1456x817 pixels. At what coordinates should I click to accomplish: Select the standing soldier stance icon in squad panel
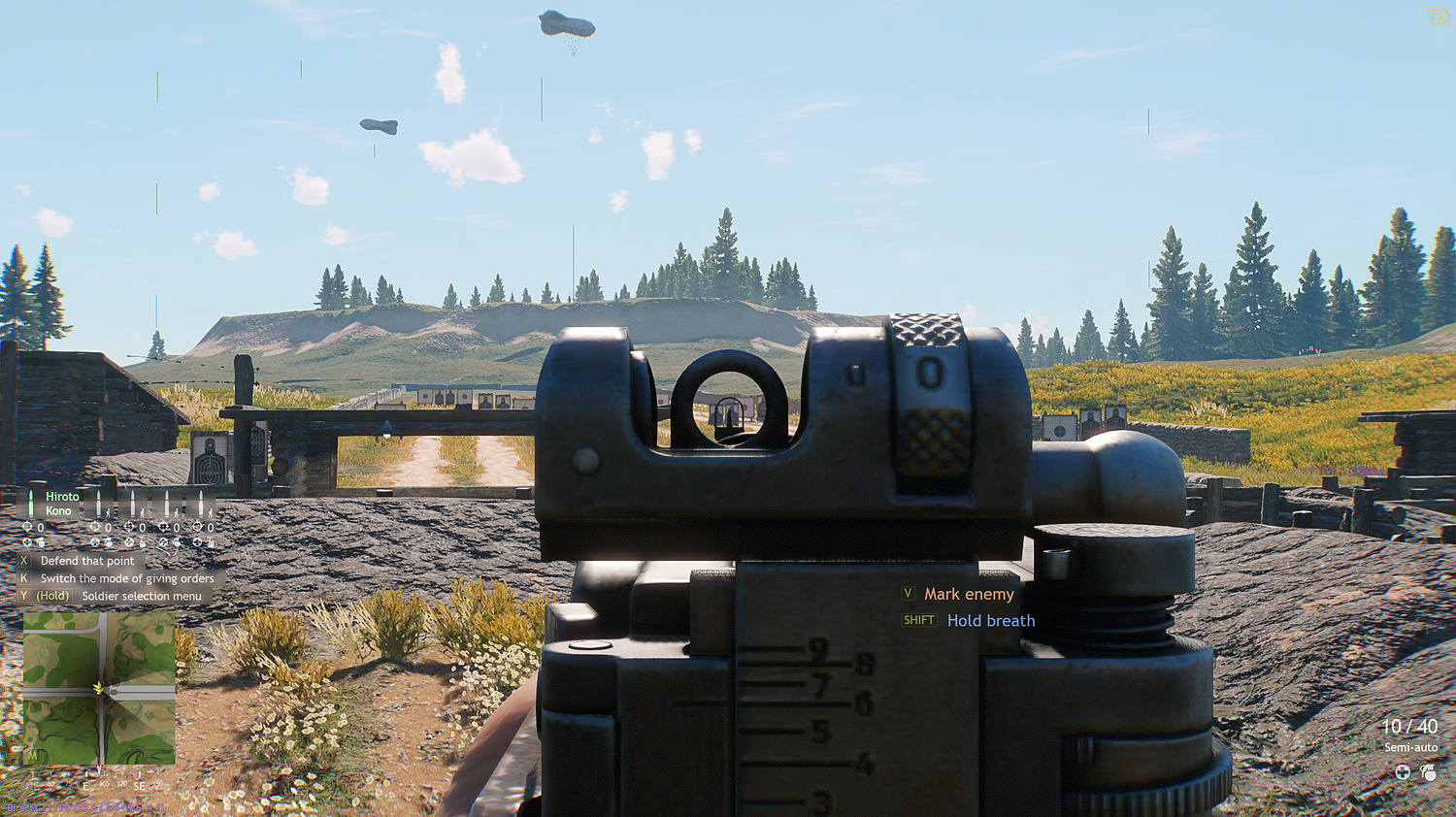[108, 513]
